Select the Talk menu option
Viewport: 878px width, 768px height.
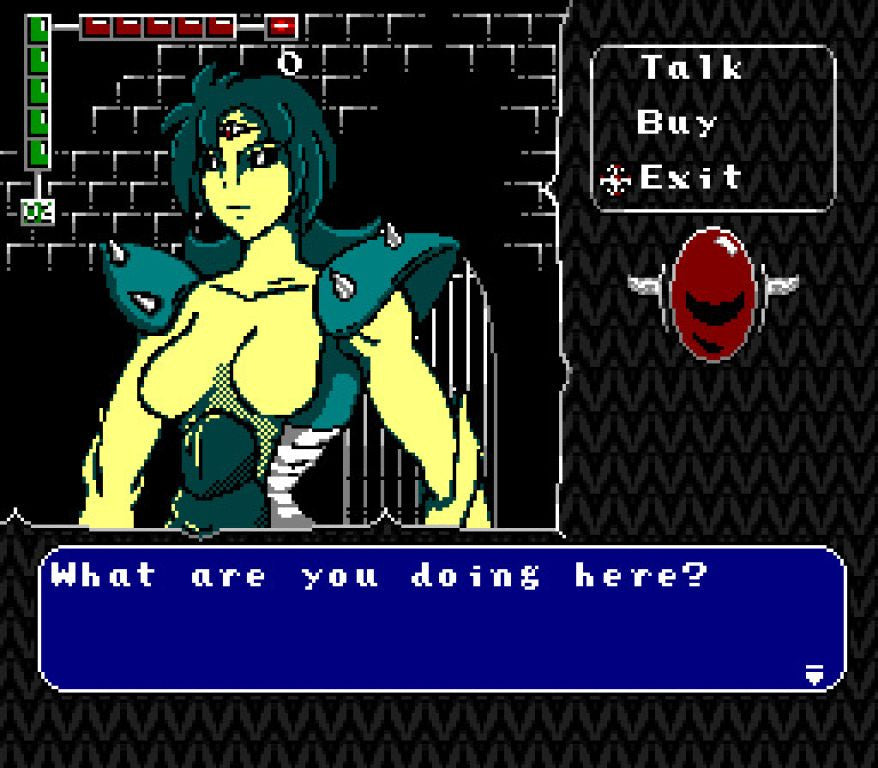point(691,69)
